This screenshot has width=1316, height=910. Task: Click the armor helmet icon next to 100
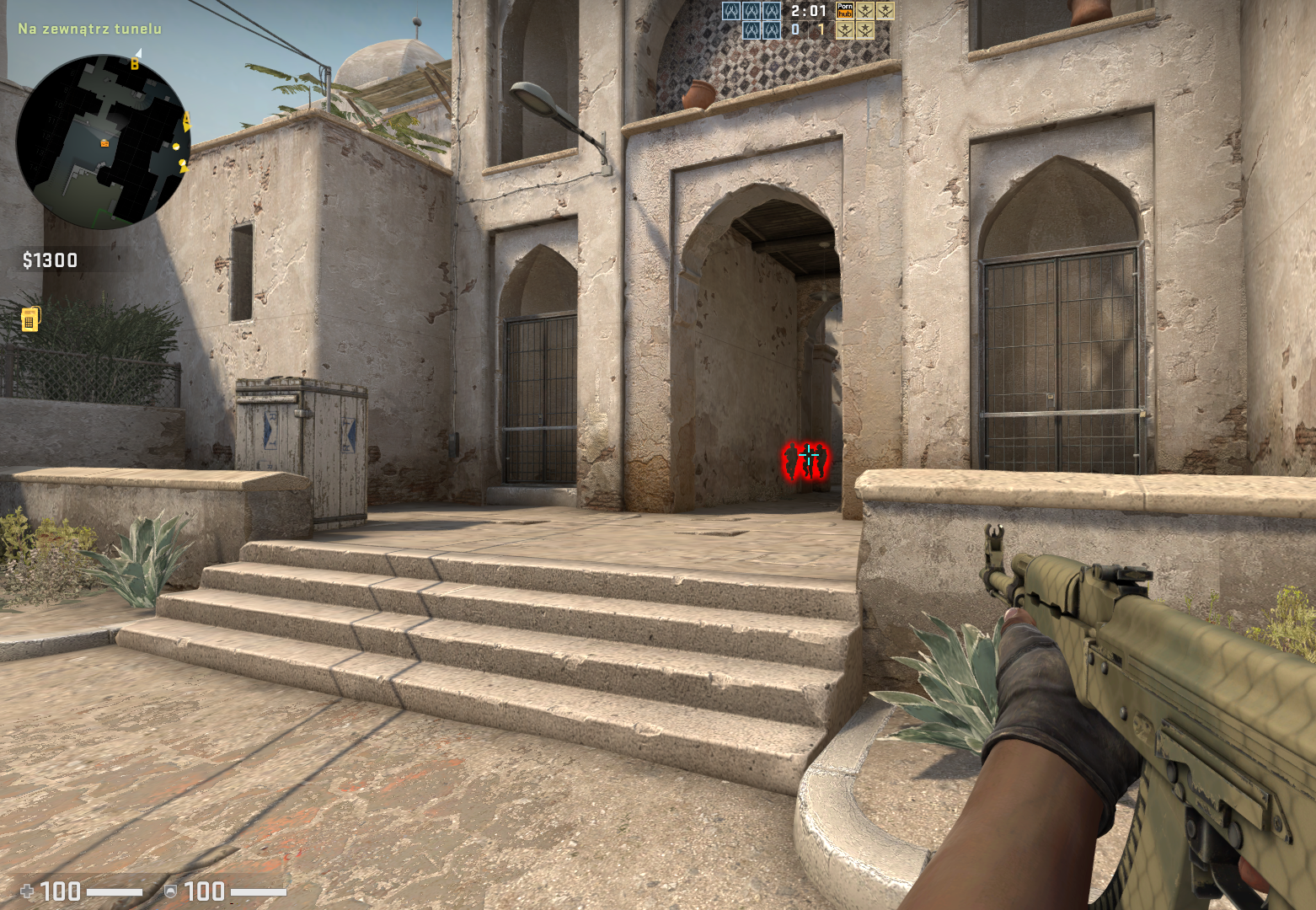170,891
